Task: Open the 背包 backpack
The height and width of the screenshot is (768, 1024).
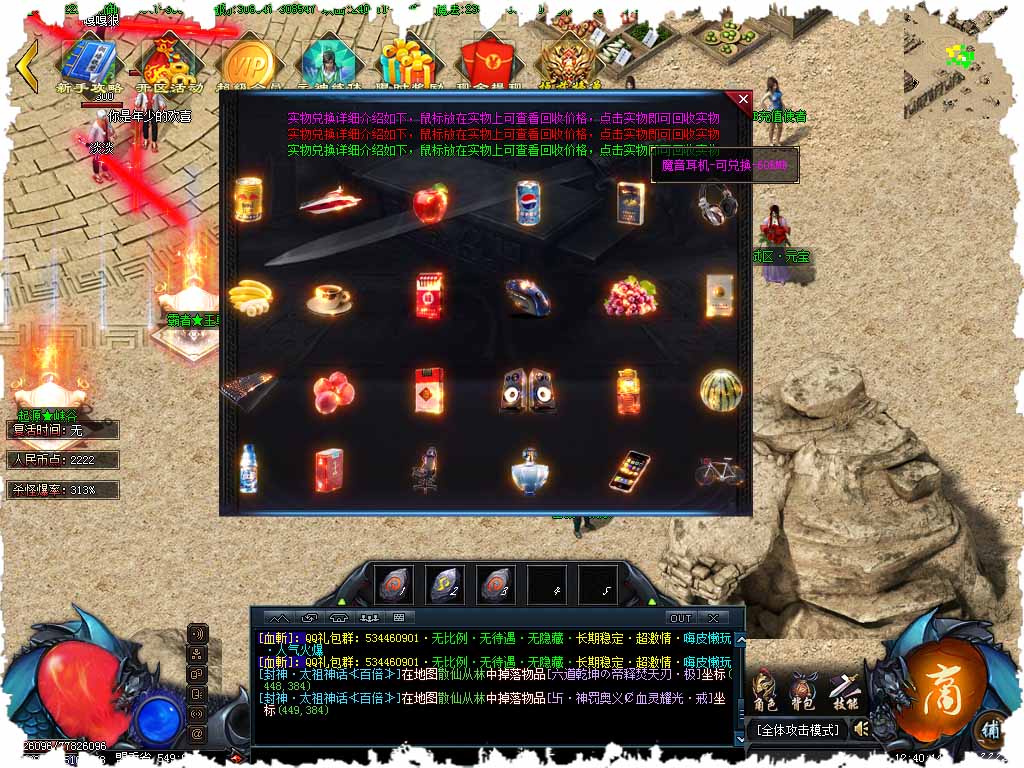Action: tap(803, 689)
